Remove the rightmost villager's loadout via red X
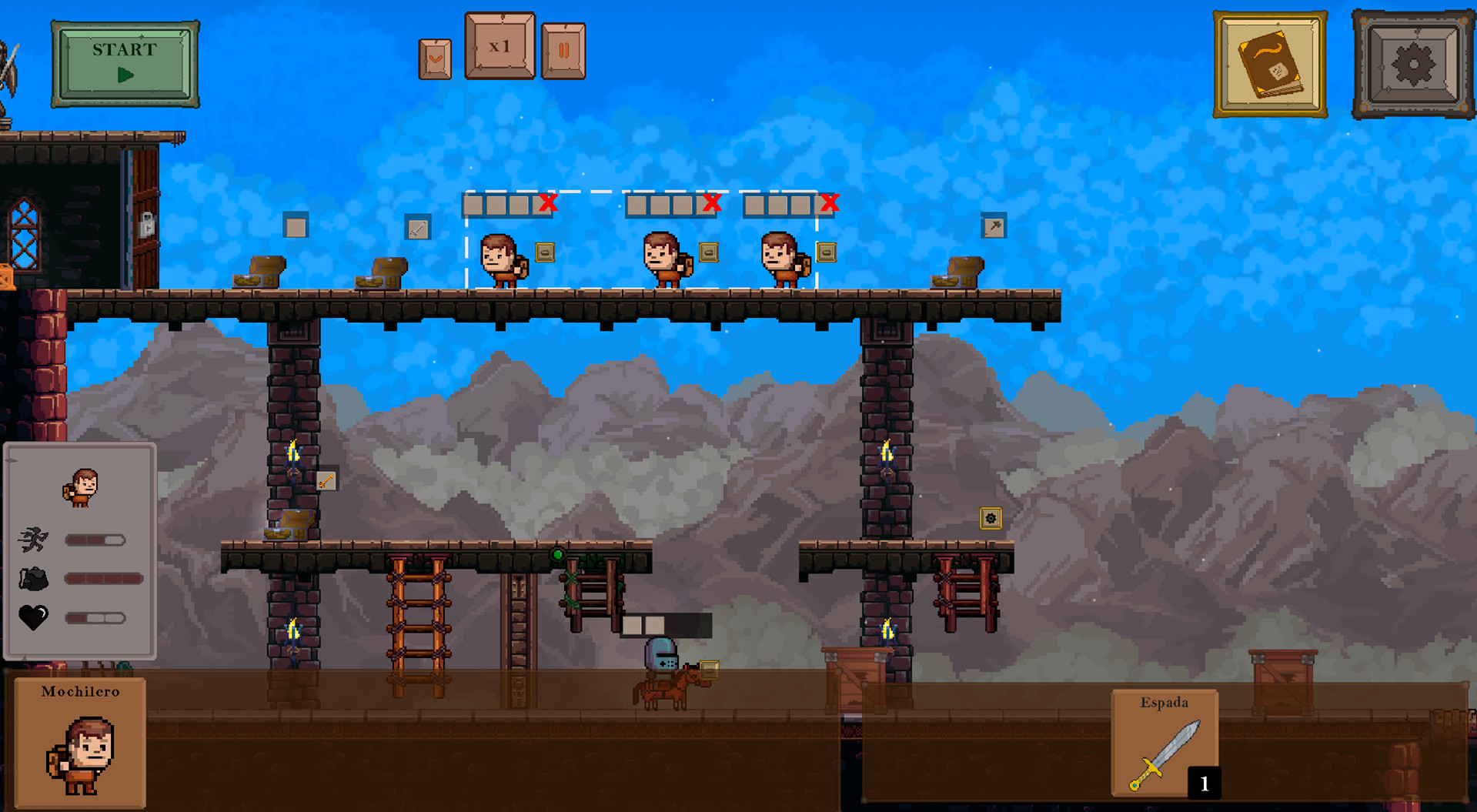This screenshot has width=1477, height=812. (x=831, y=202)
